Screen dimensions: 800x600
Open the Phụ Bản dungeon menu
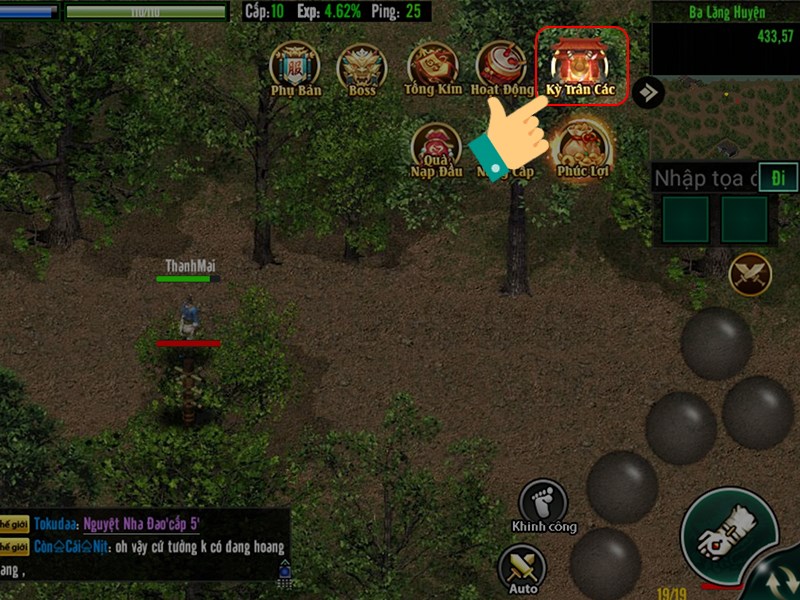pyautogui.click(x=294, y=66)
